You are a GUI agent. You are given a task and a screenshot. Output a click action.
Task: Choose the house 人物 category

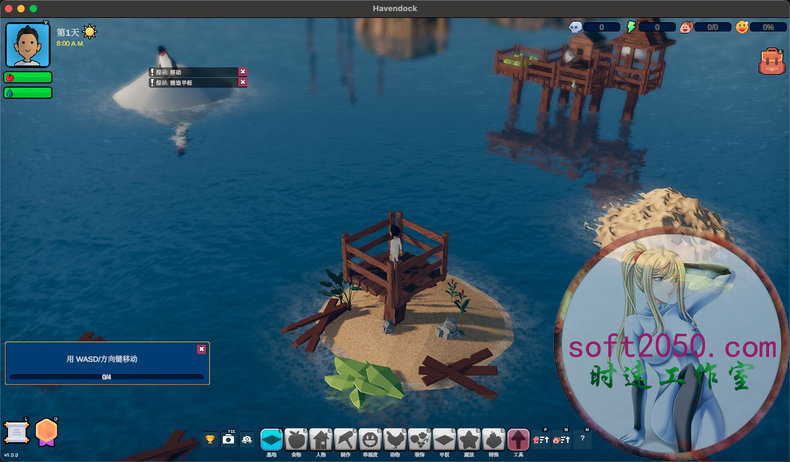coord(320,439)
